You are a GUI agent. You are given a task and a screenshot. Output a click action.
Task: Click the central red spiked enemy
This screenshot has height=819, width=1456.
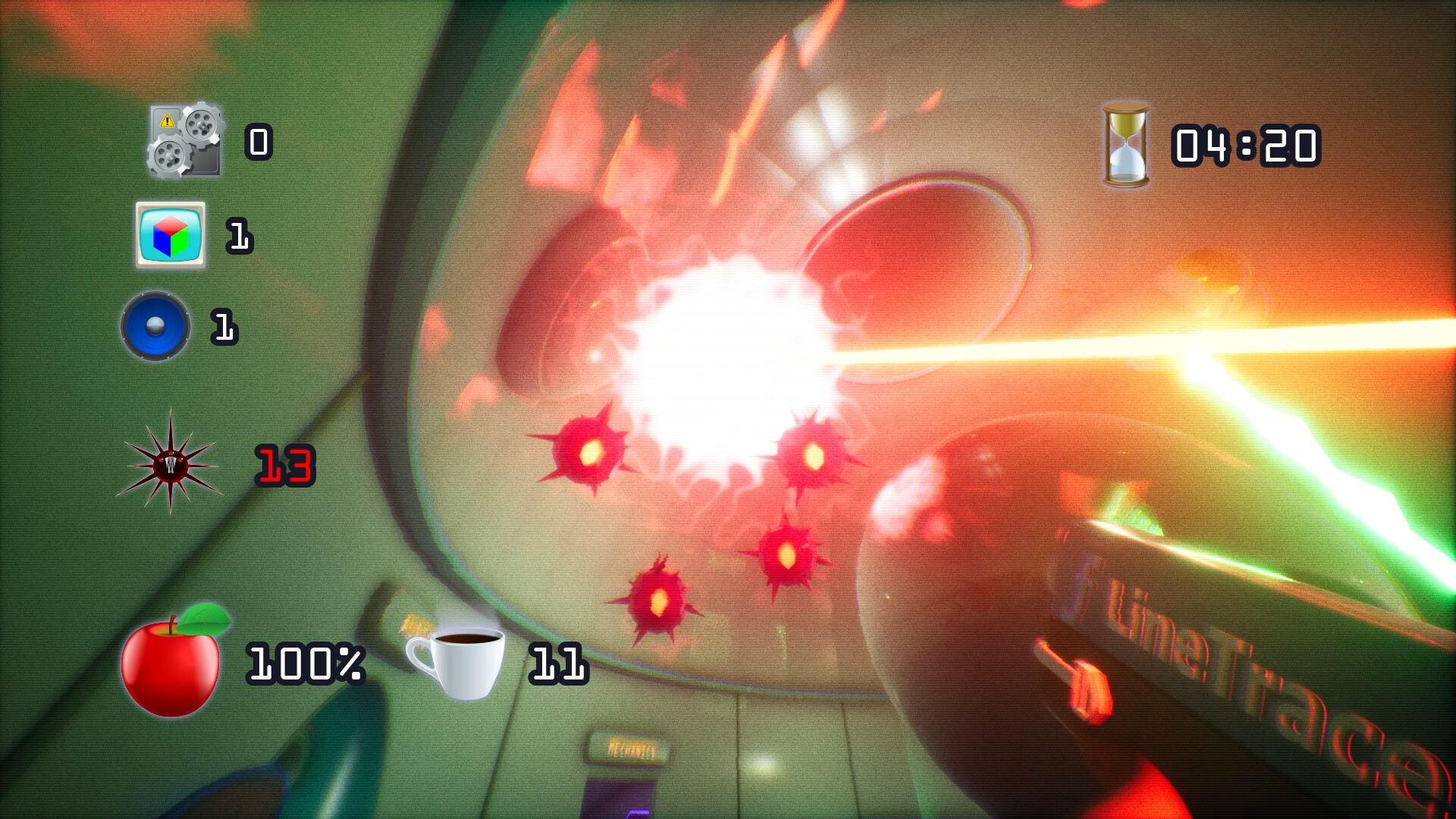(x=789, y=554)
